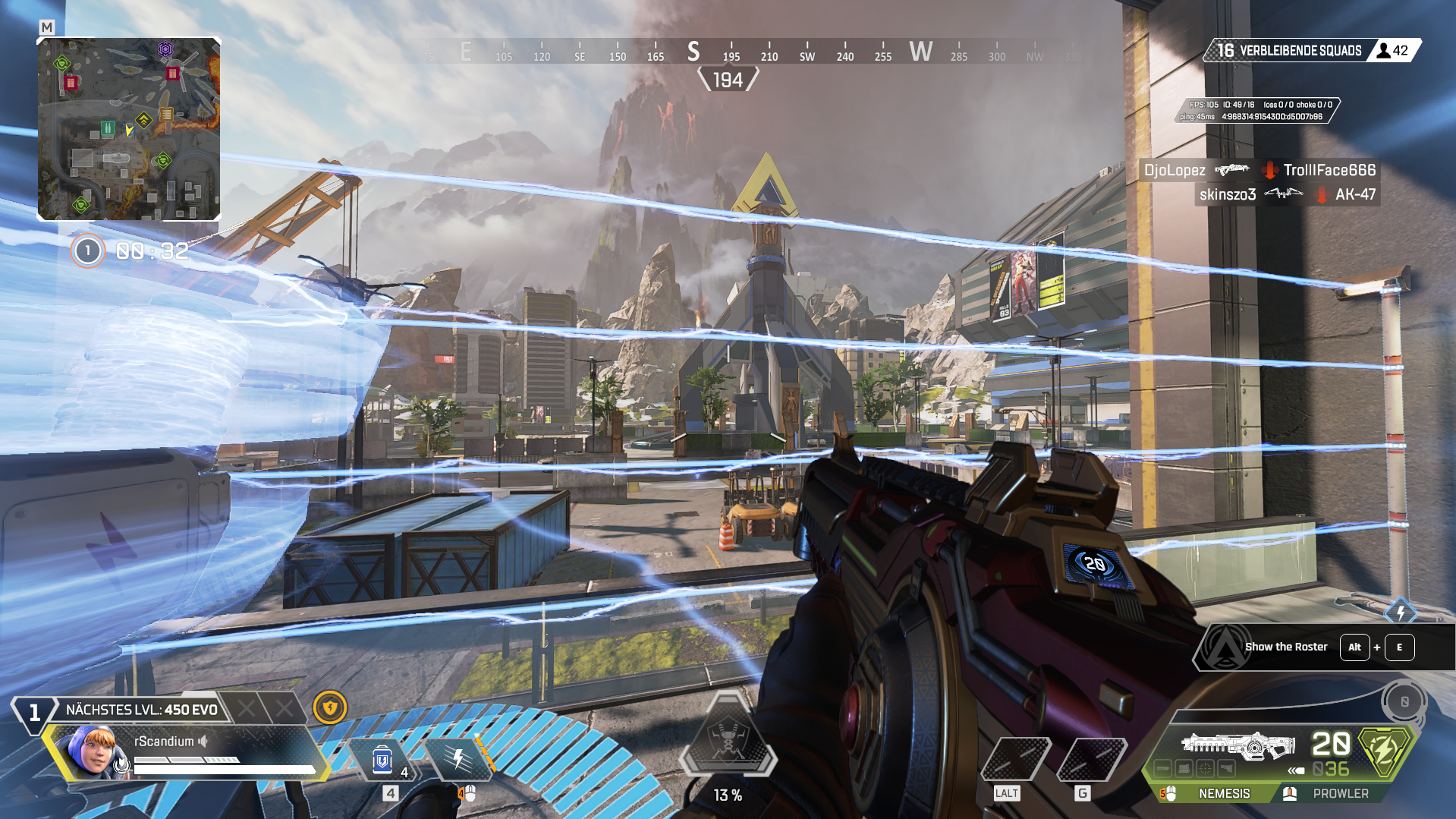Mute rScandium via the speaker icon

203,740
